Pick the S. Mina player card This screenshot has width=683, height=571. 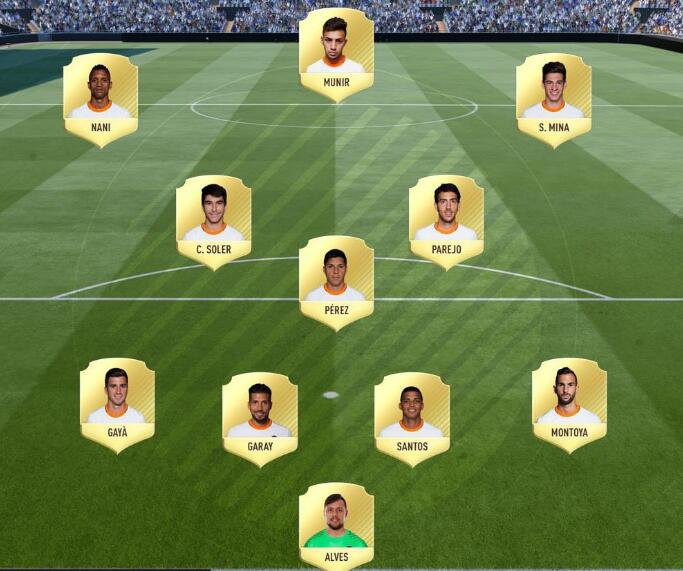point(553,99)
